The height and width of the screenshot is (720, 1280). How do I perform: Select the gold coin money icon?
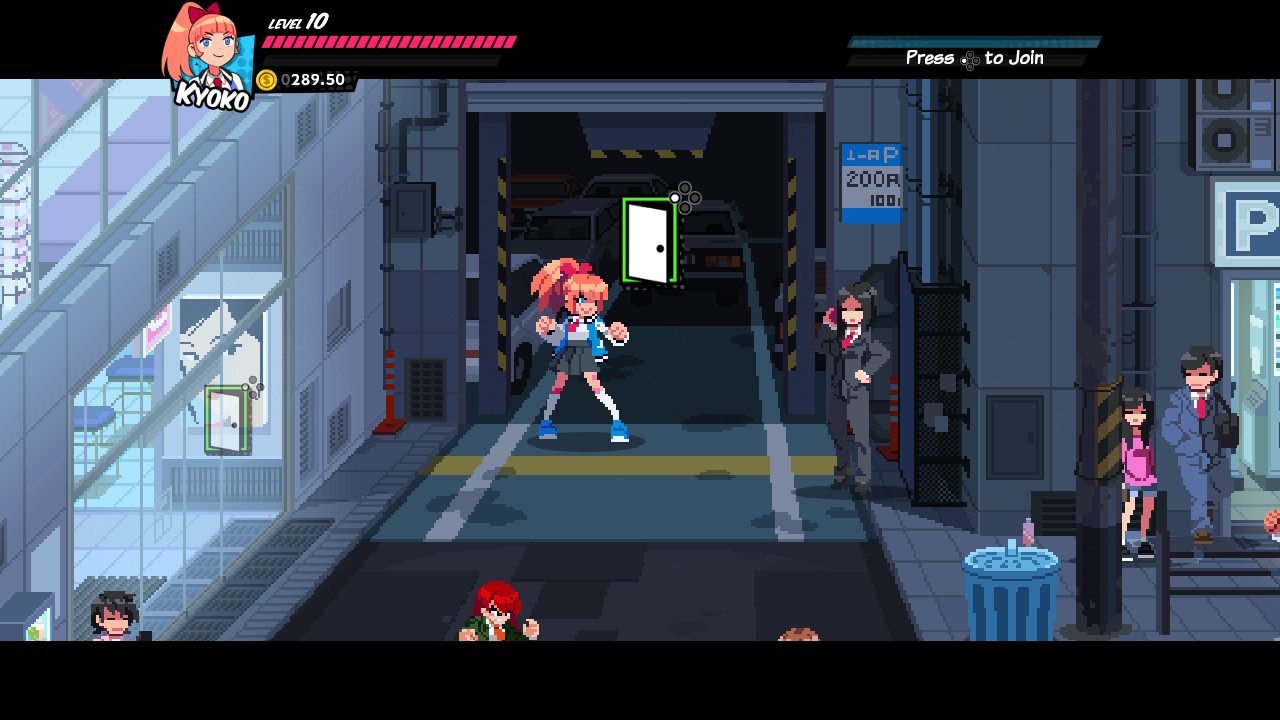tap(267, 80)
